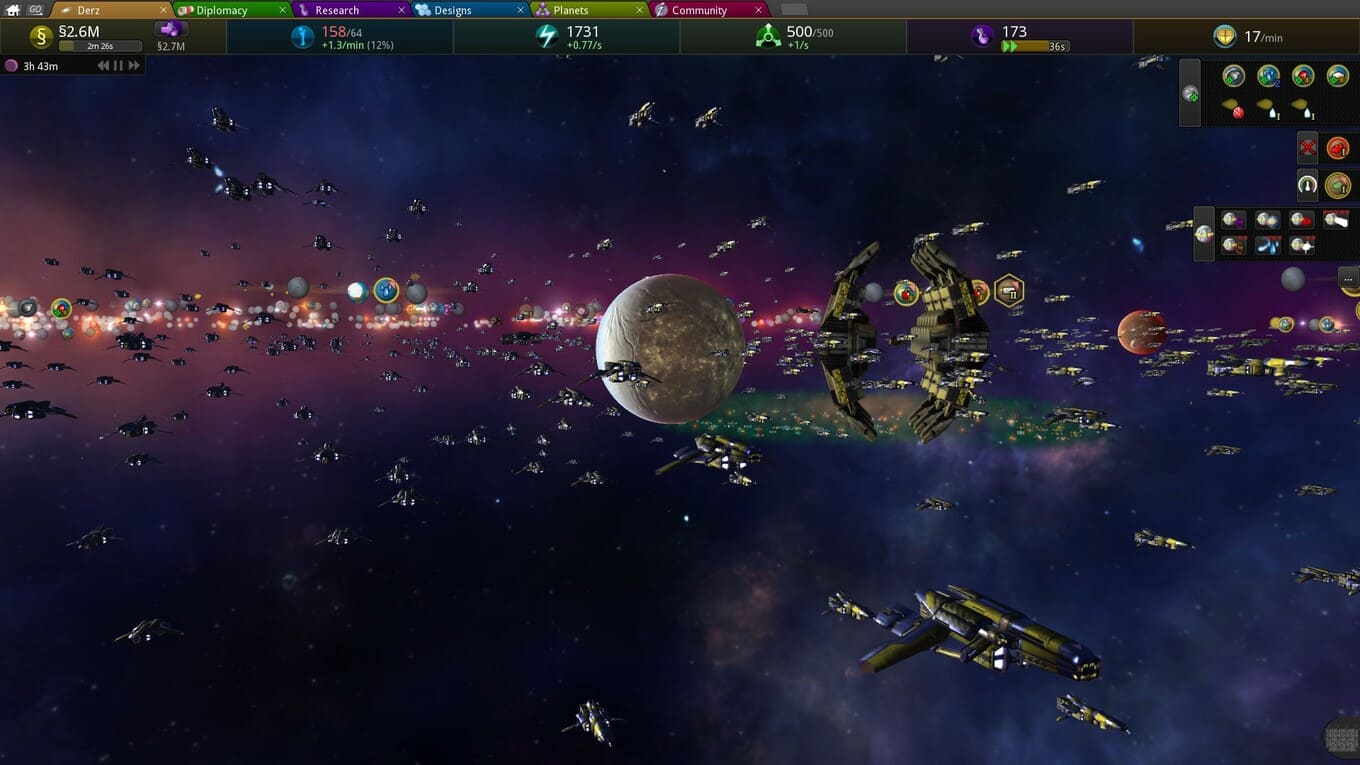Click the golden shield defense icon
The width and height of the screenshot is (1360, 765).
click(1225, 37)
